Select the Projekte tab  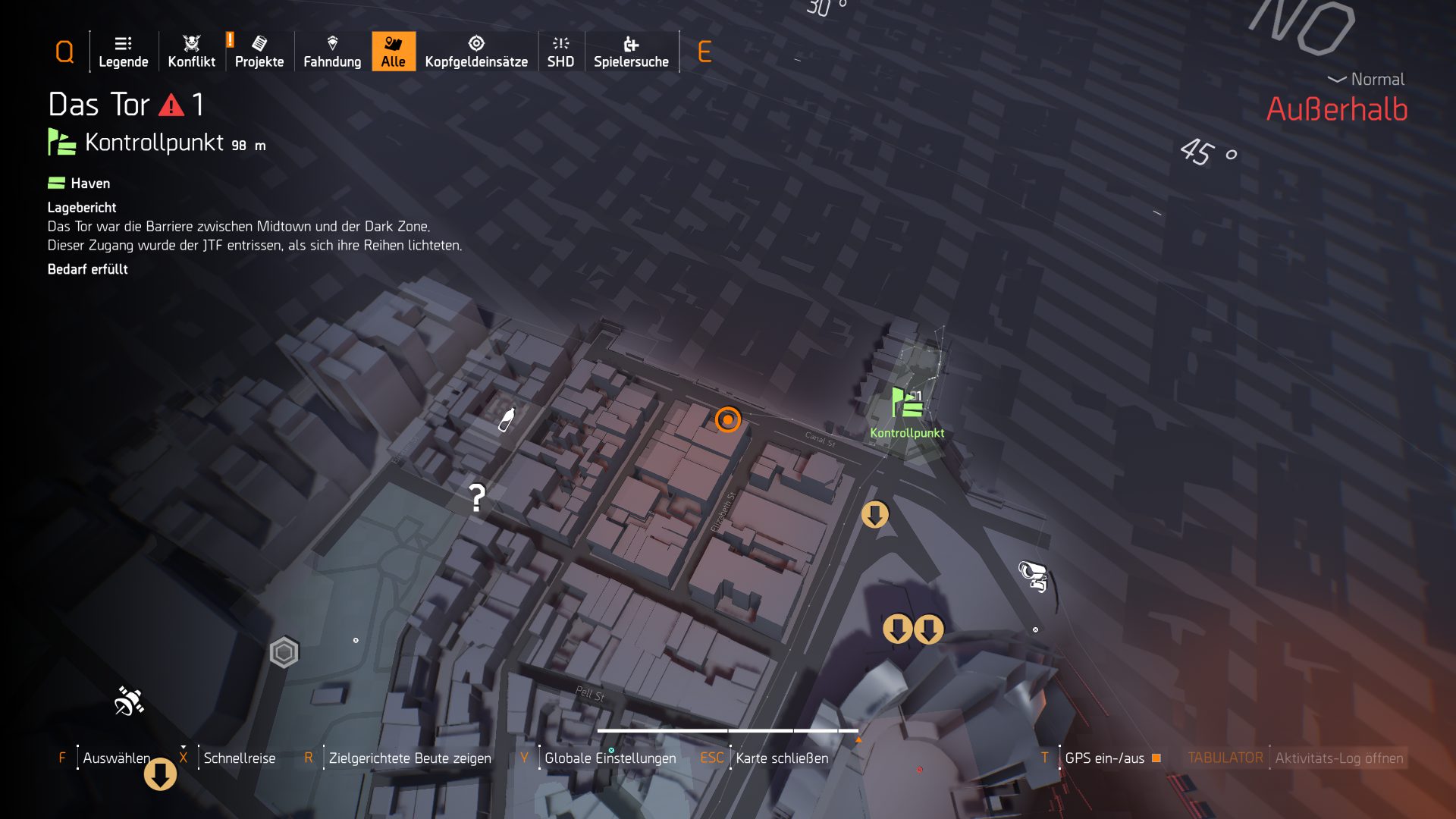259,52
